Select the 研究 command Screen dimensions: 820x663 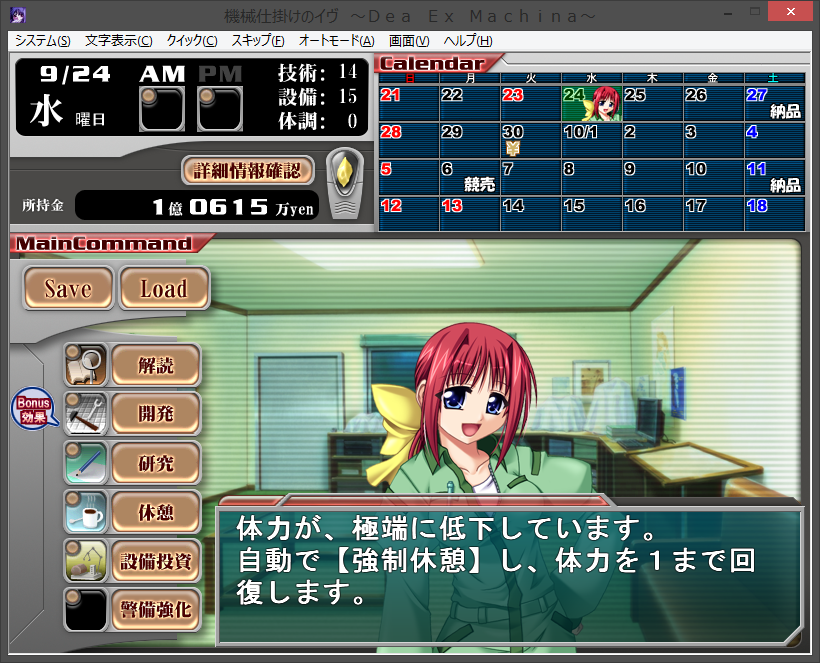pyautogui.click(x=155, y=463)
